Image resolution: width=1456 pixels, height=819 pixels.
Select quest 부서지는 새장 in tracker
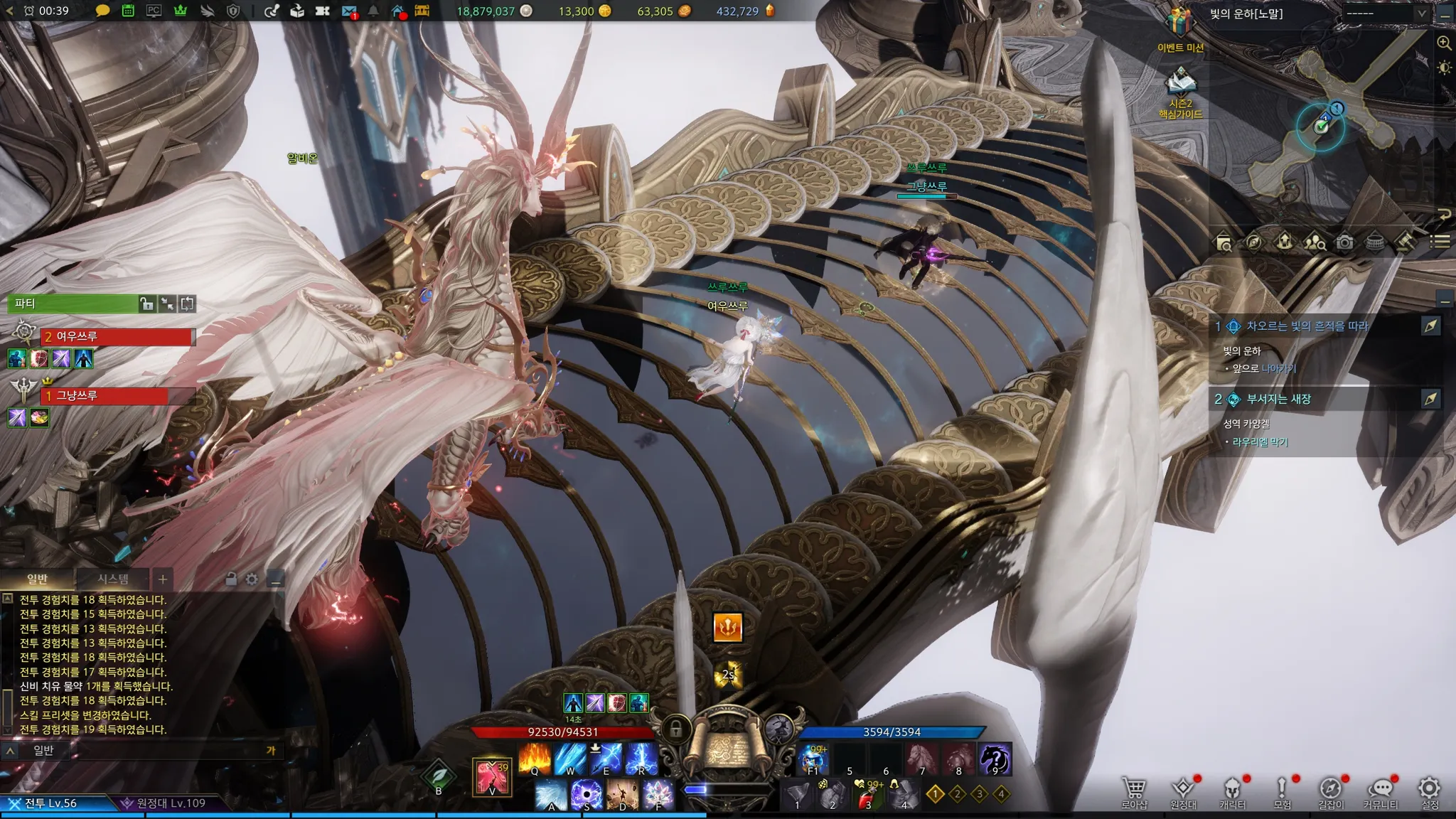[1278, 400]
